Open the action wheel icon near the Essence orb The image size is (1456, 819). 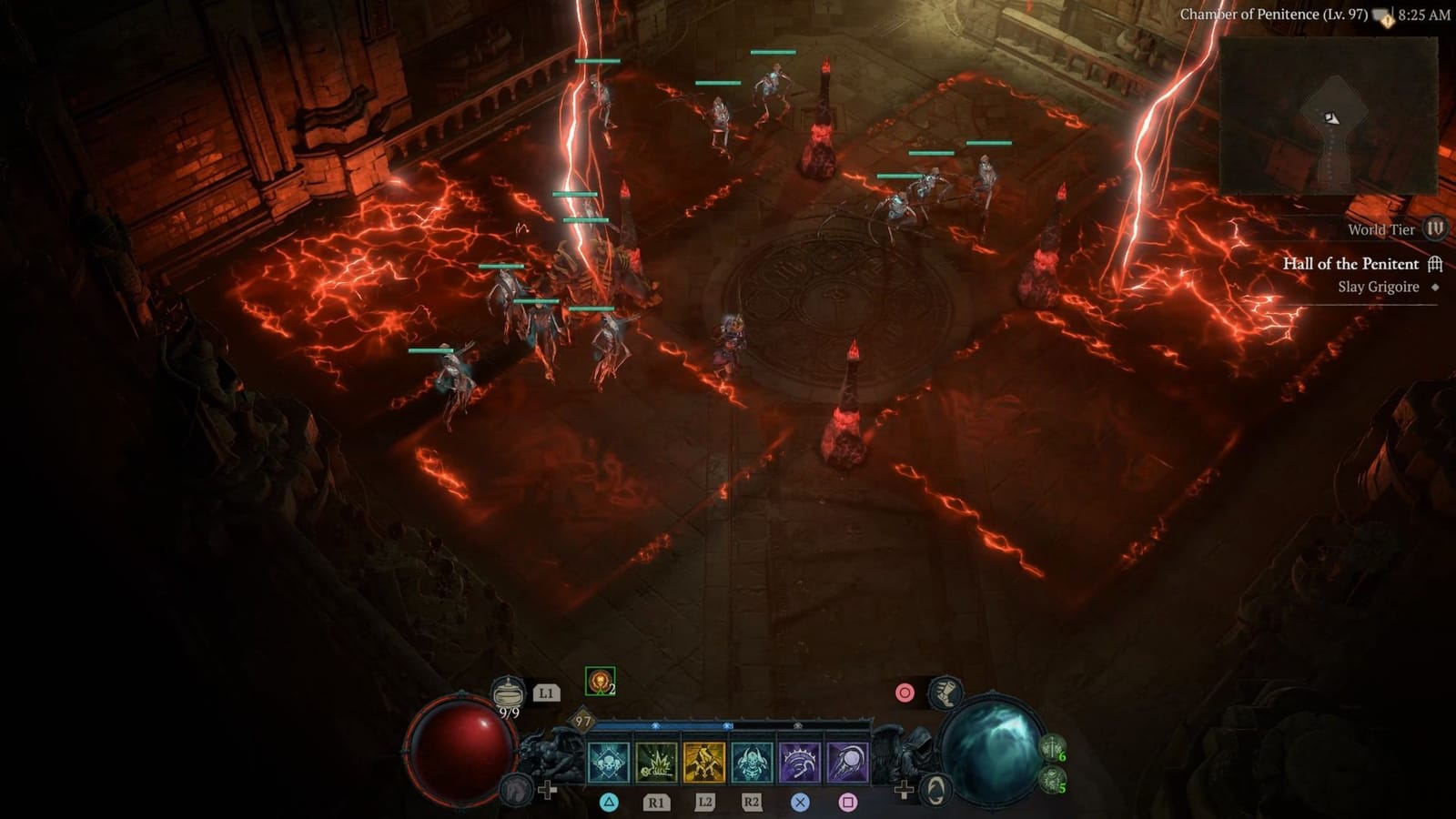937,788
